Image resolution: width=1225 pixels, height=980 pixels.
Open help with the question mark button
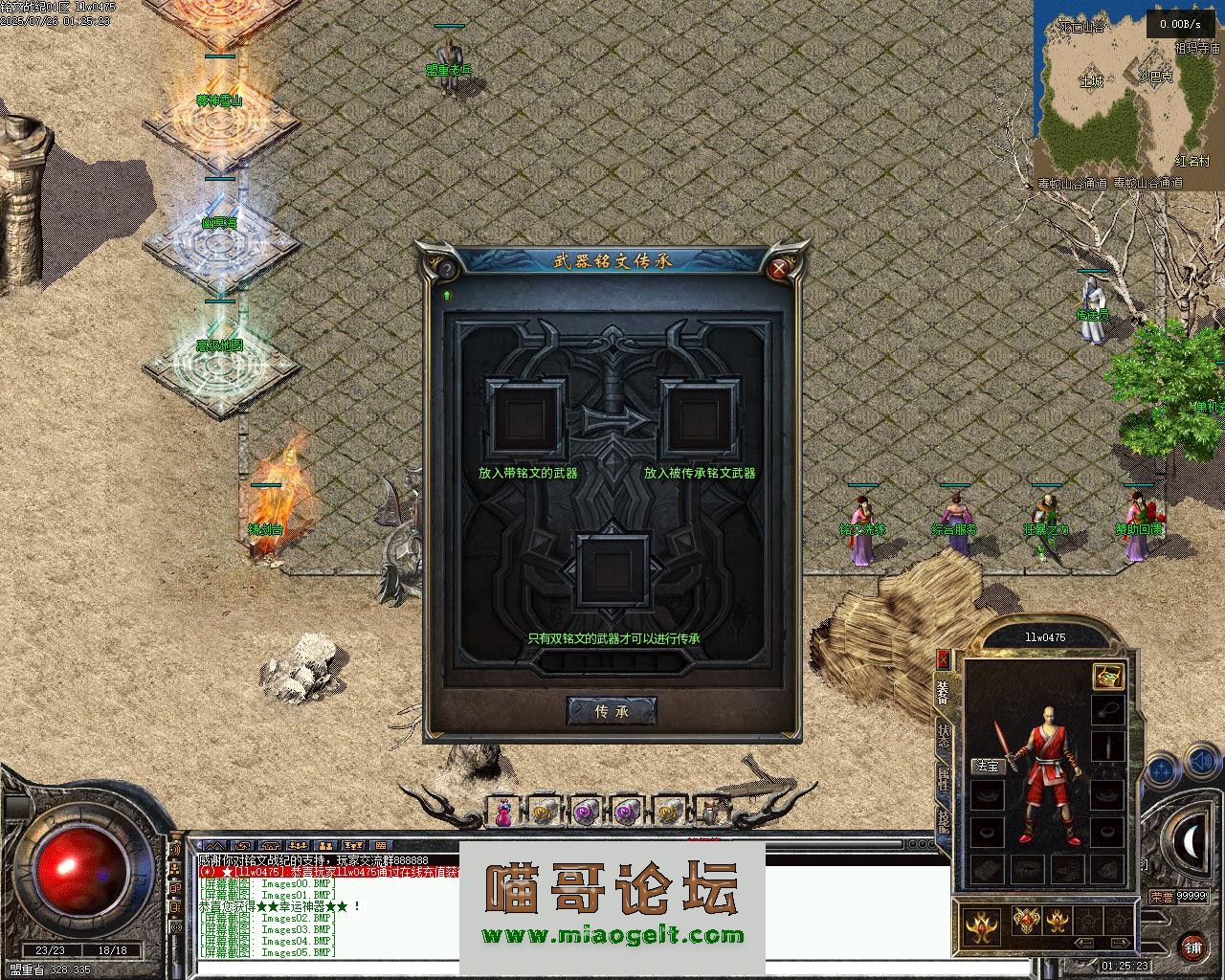[446, 270]
